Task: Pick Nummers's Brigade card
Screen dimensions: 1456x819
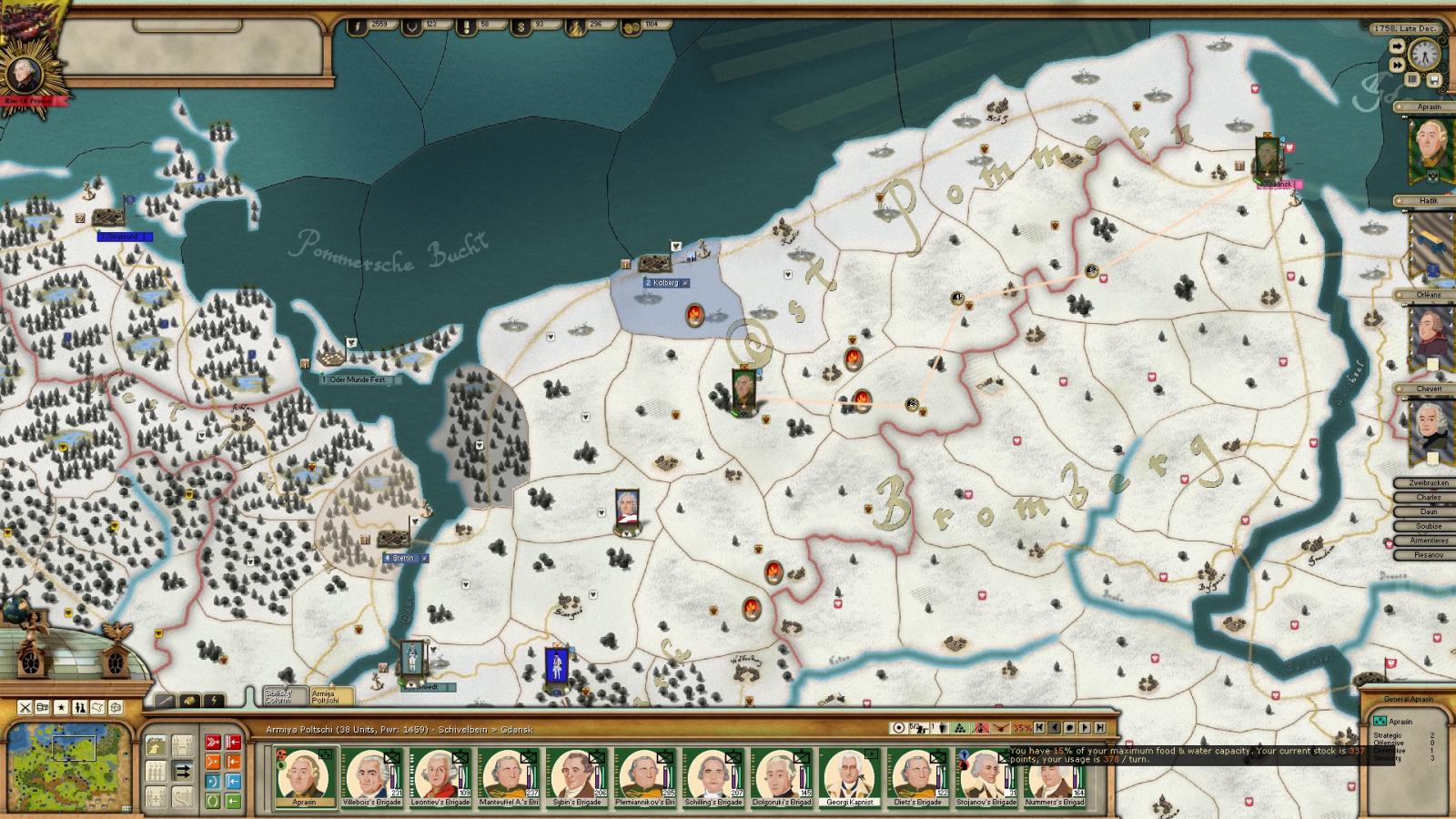Action: (x=1055, y=778)
